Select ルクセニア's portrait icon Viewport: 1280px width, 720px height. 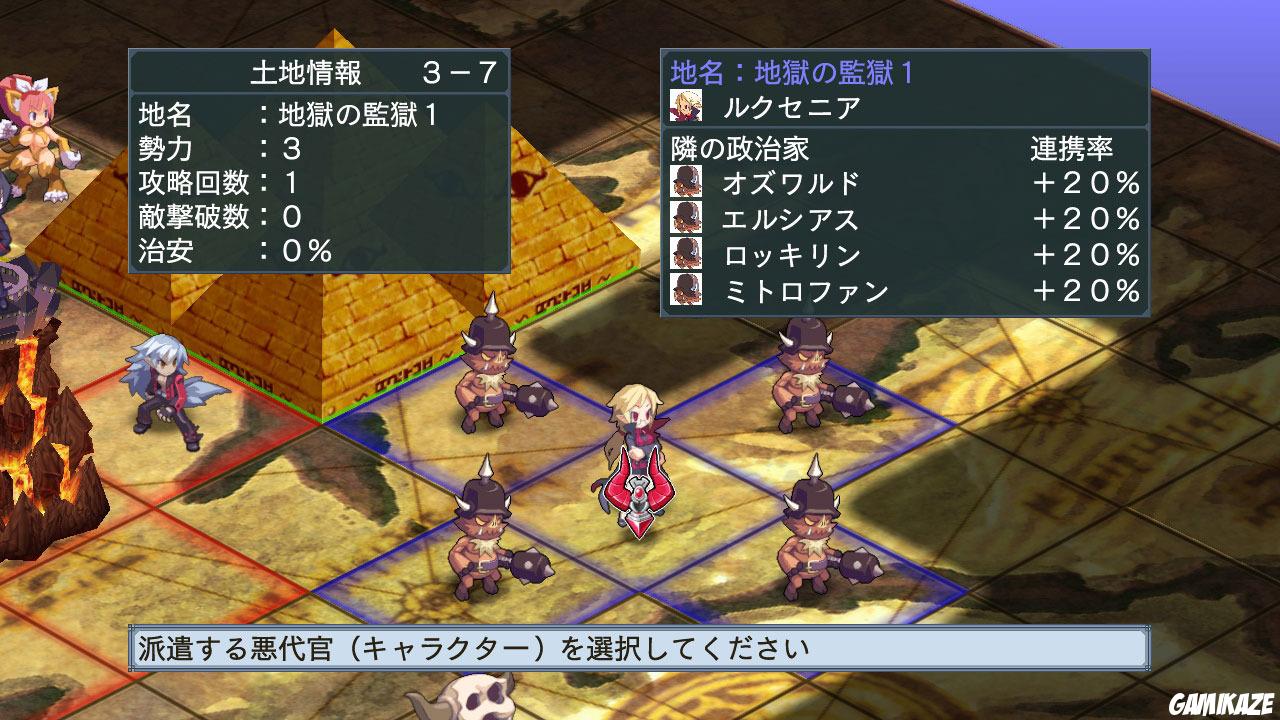click(686, 103)
